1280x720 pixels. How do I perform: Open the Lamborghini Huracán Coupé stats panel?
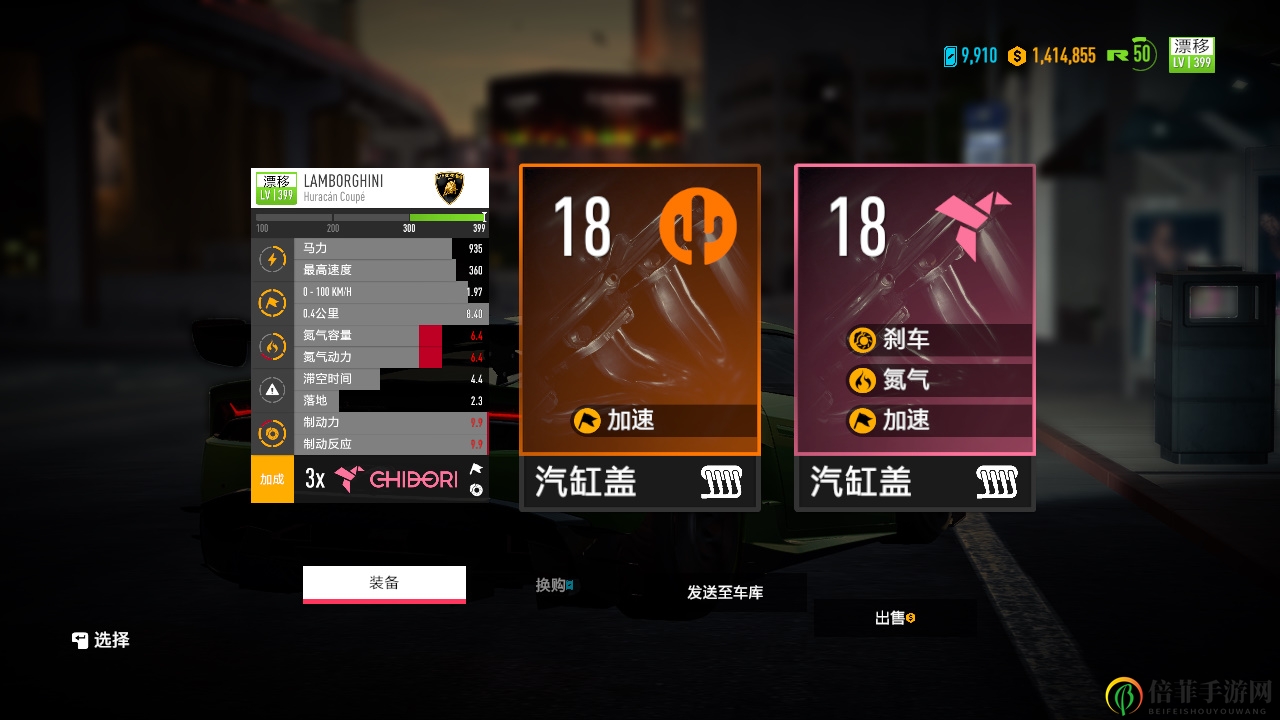(370, 335)
